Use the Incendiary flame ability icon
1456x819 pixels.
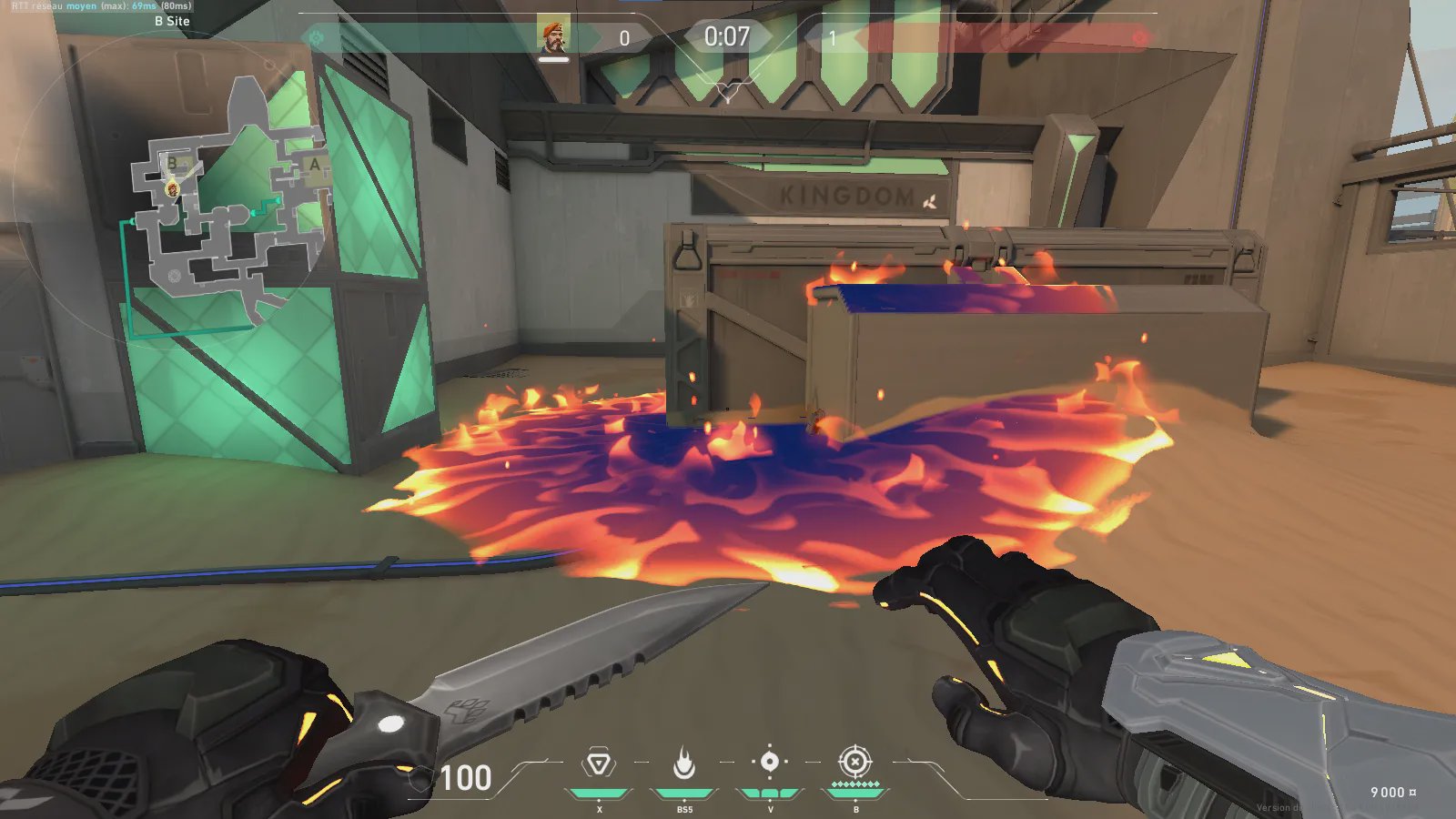[x=684, y=763]
